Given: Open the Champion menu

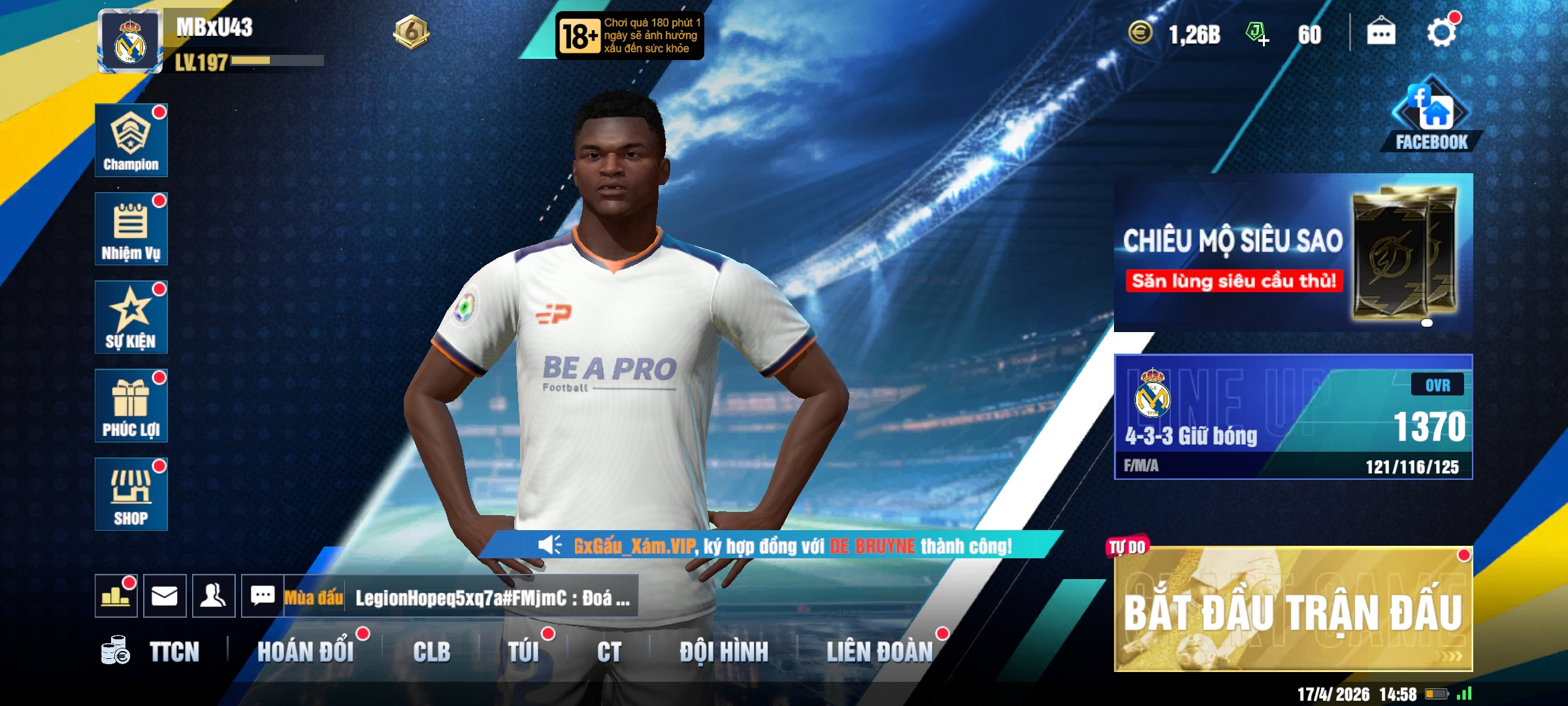Looking at the screenshot, I should [131, 140].
